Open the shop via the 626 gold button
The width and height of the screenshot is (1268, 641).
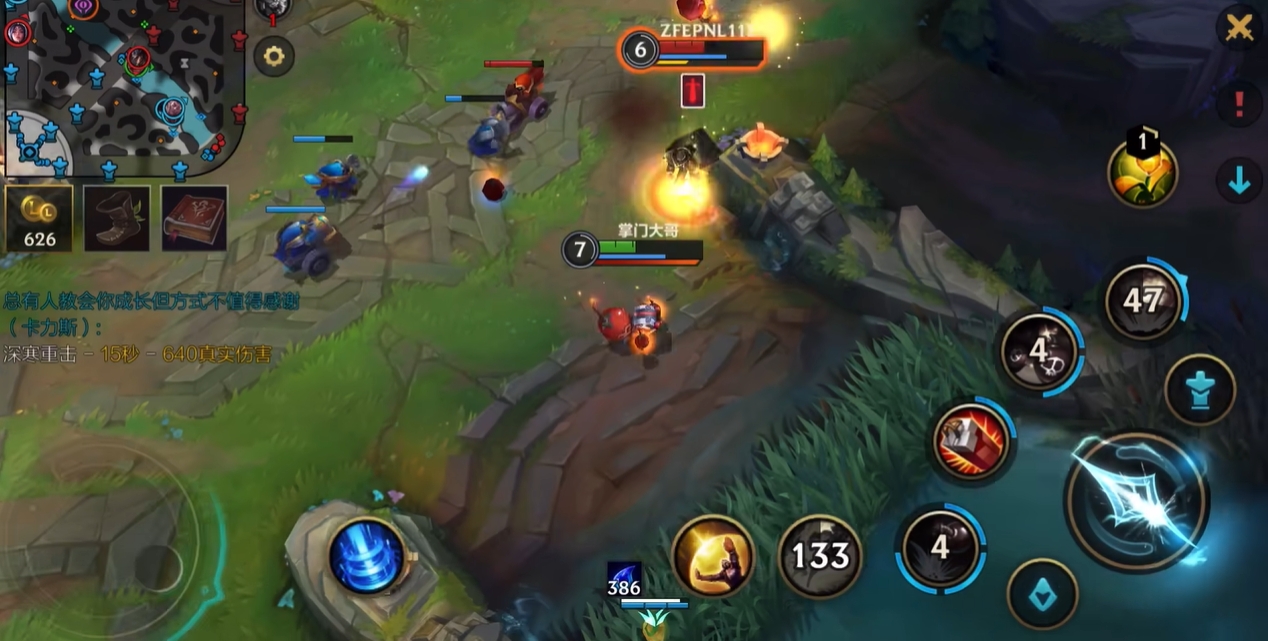point(39,218)
